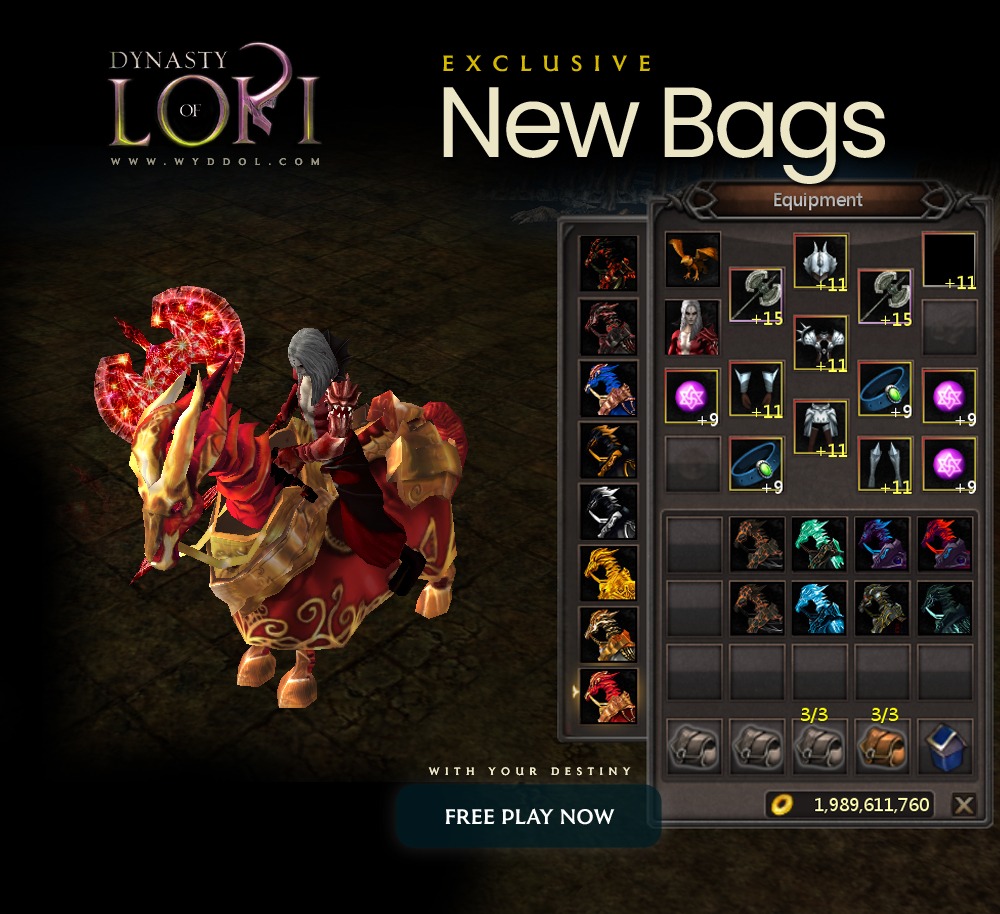Select the +11 gauntlets slot
1000x914 pixels.
tap(756, 388)
